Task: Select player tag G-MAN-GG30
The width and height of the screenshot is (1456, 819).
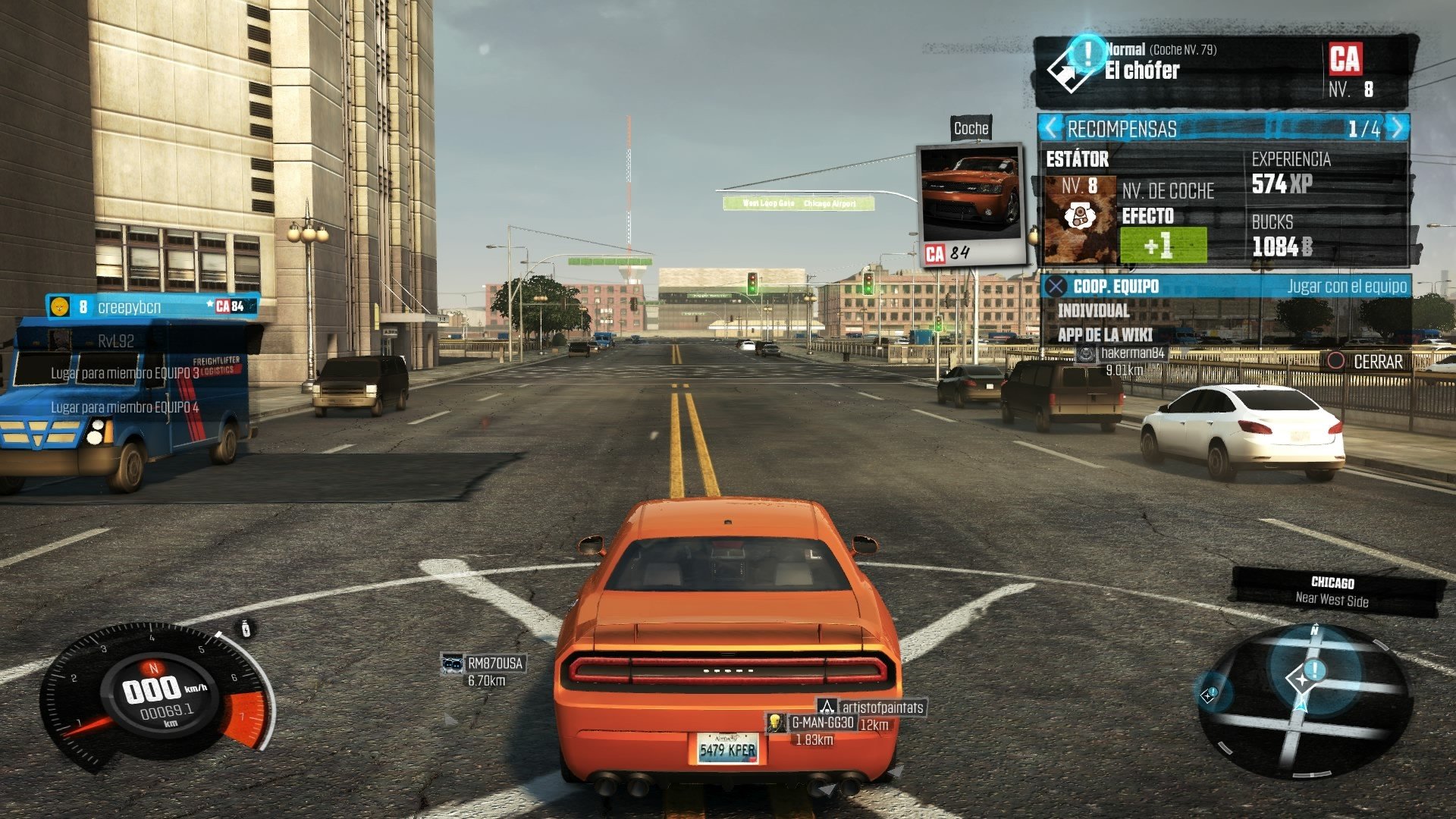Action: tap(822, 723)
